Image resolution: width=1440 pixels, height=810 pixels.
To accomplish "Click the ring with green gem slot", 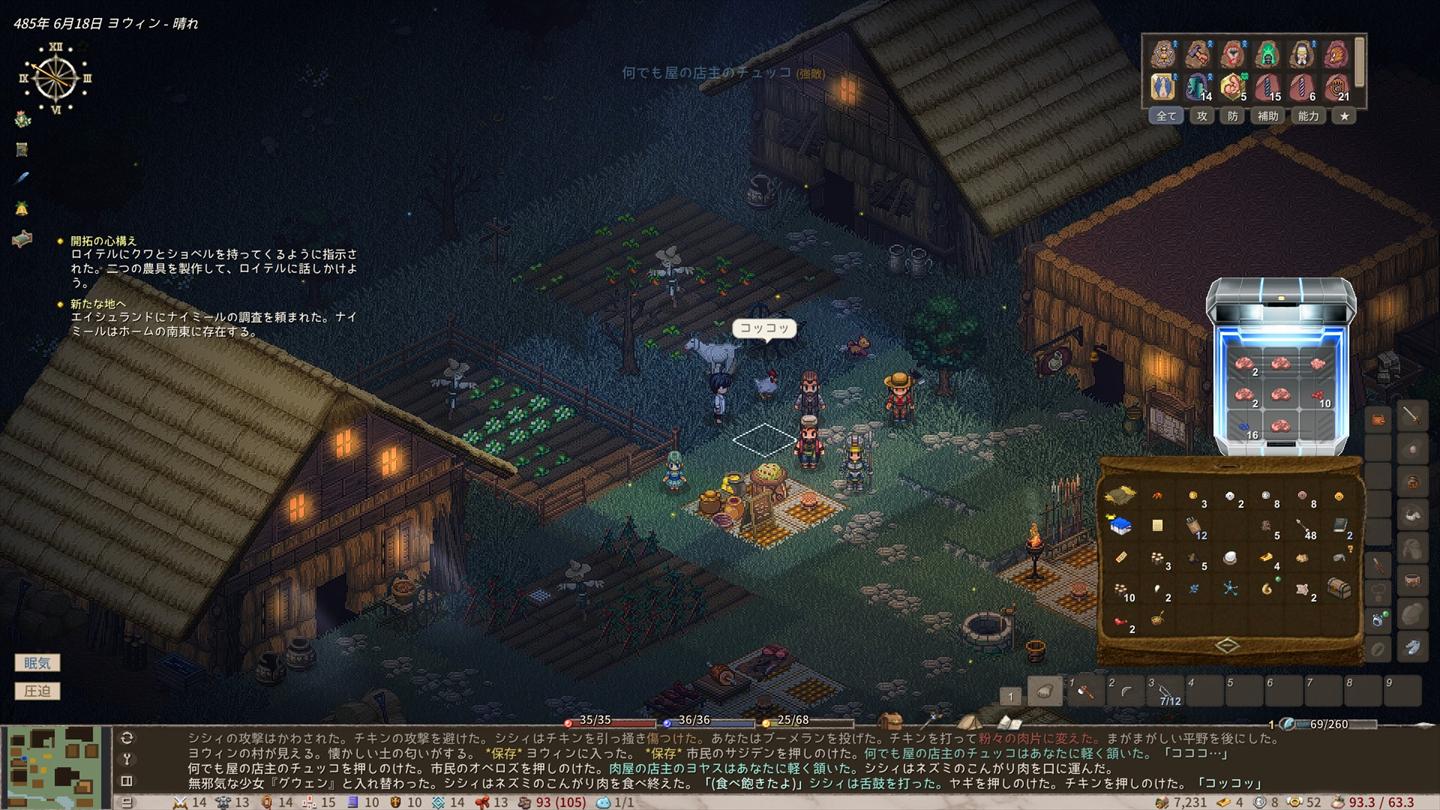I will click(x=1379, y=617).
